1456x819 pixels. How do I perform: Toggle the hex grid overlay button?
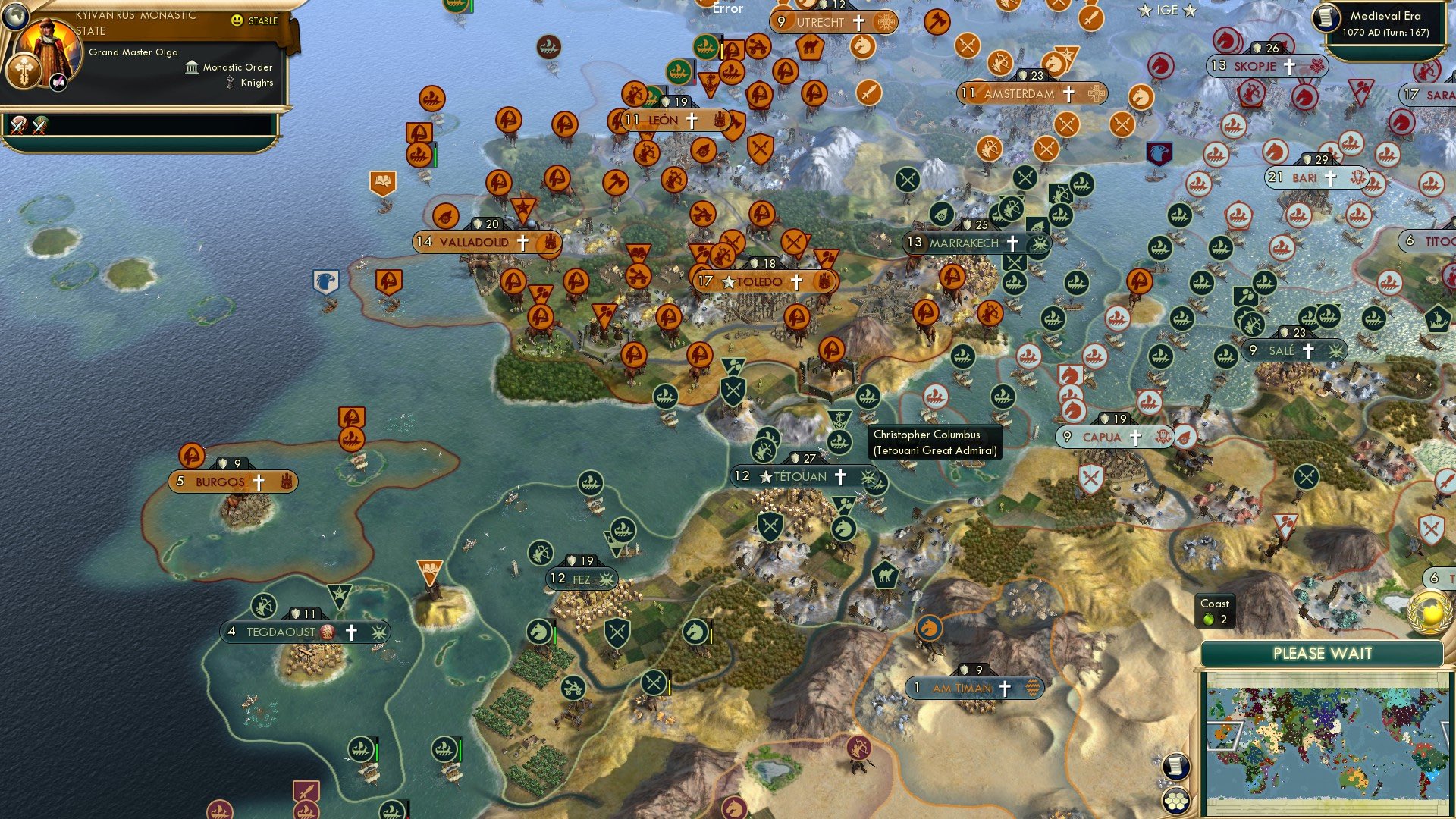1176,800
